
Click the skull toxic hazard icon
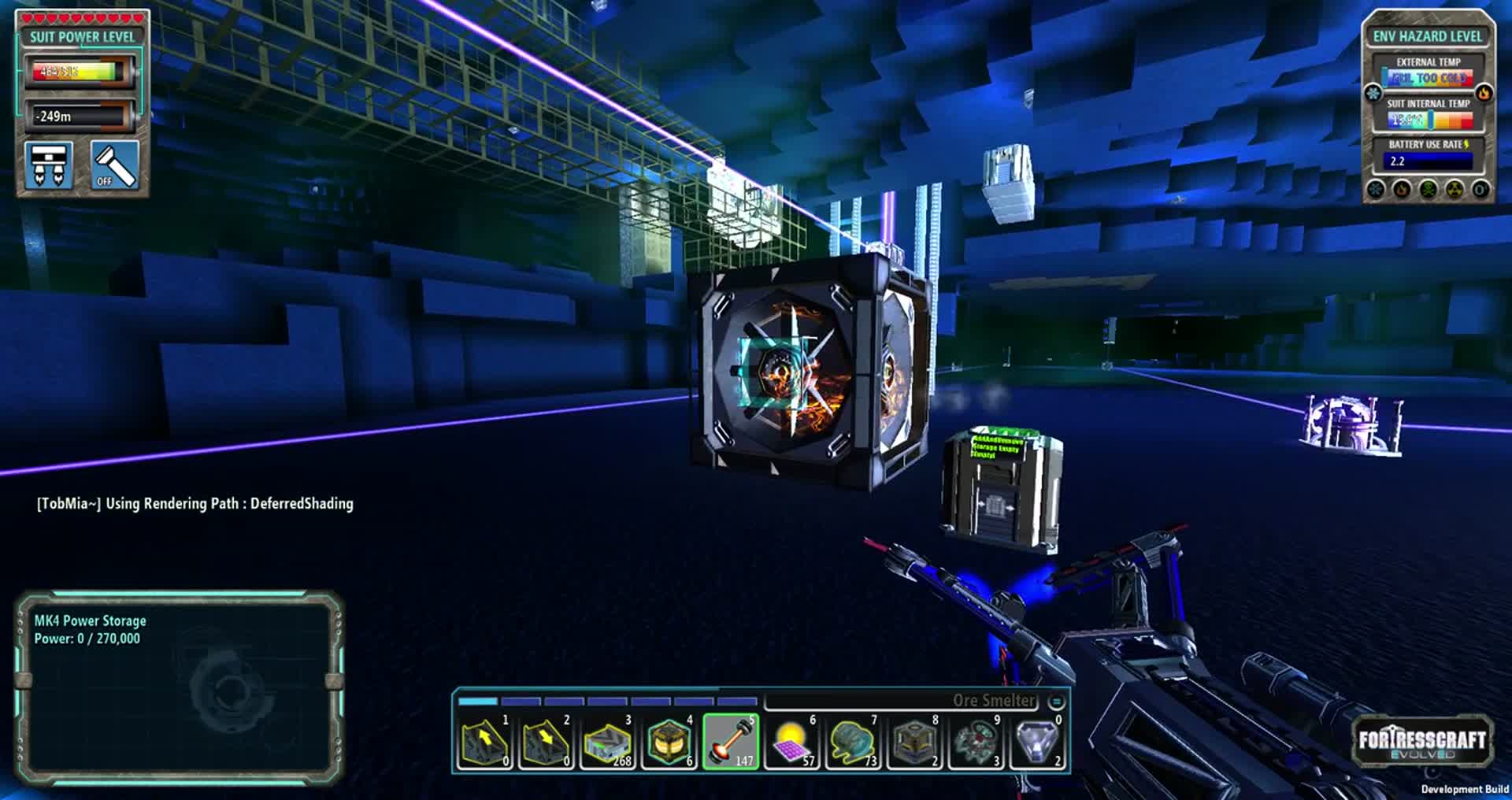[1428, 190]
